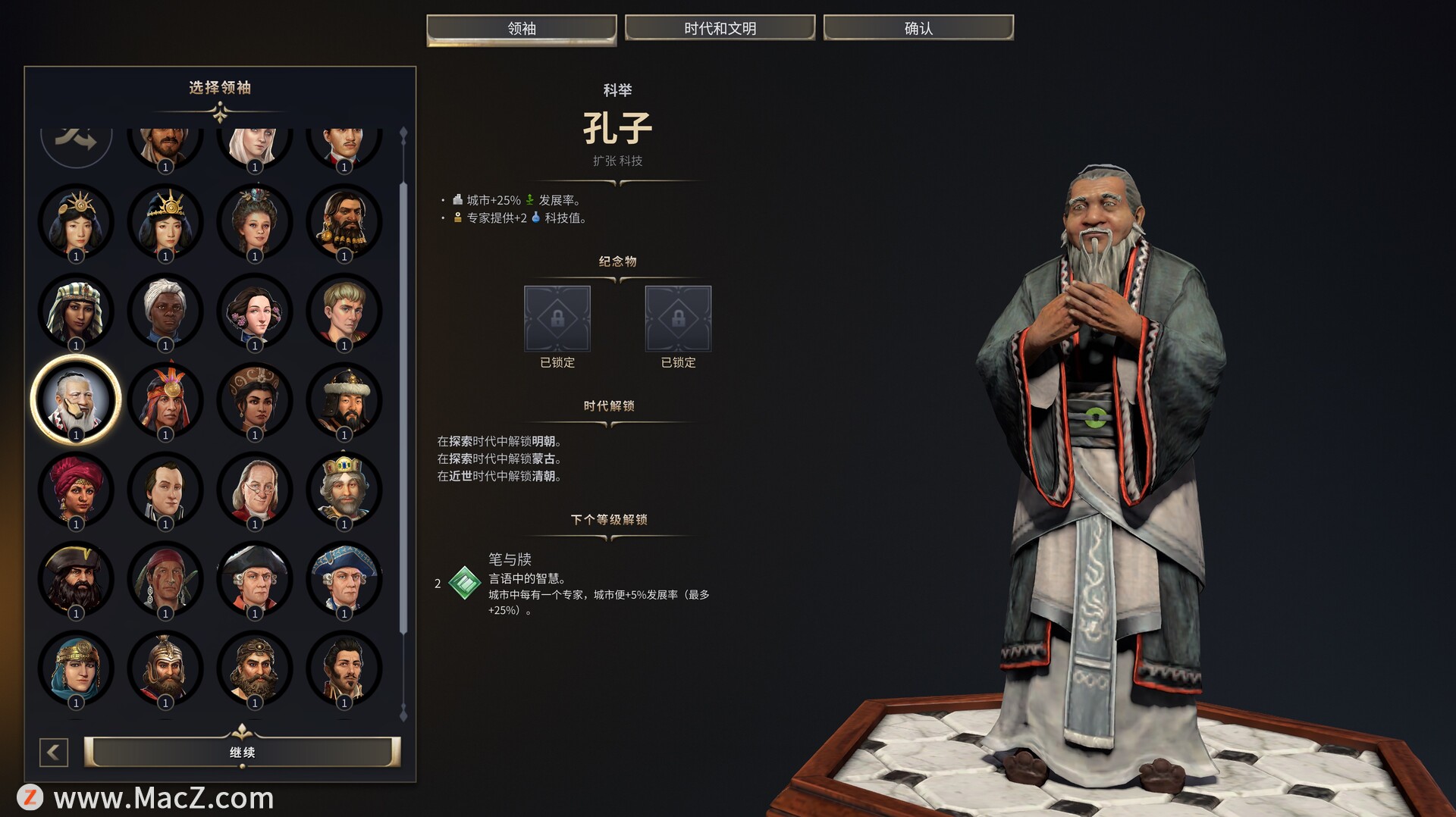Choose Benjamin Franklin's portrait with glasses

coord(255,489)
